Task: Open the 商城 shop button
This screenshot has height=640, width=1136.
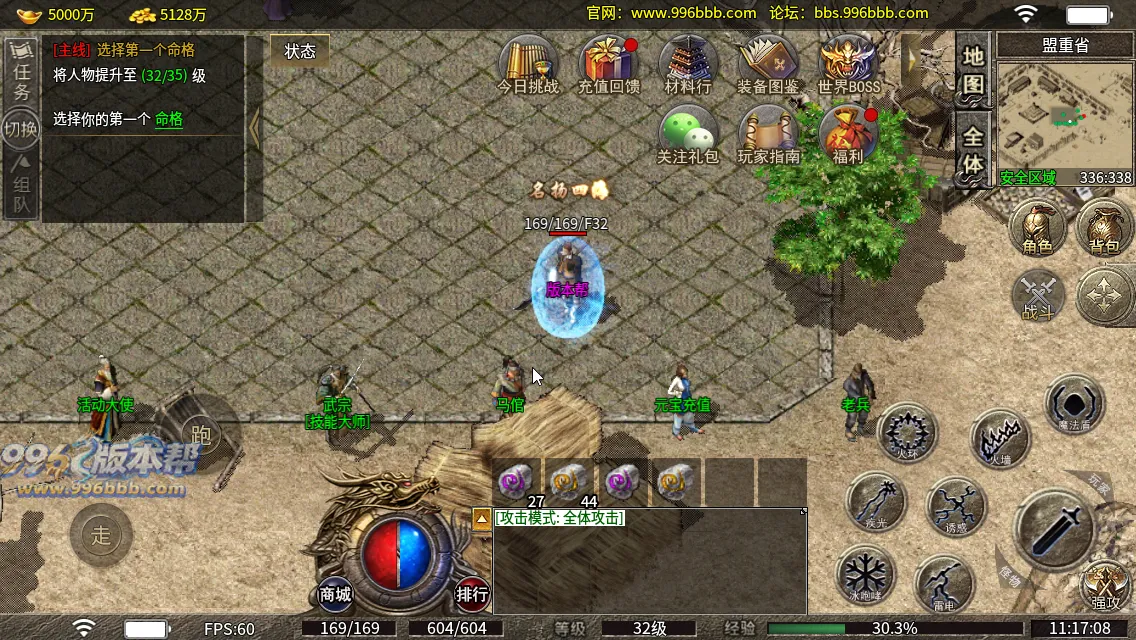Action: [x=336, y=594]
